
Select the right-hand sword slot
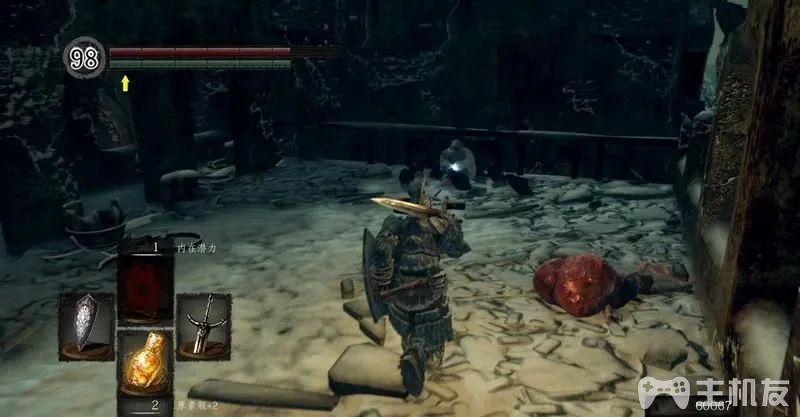click(203, 325)
